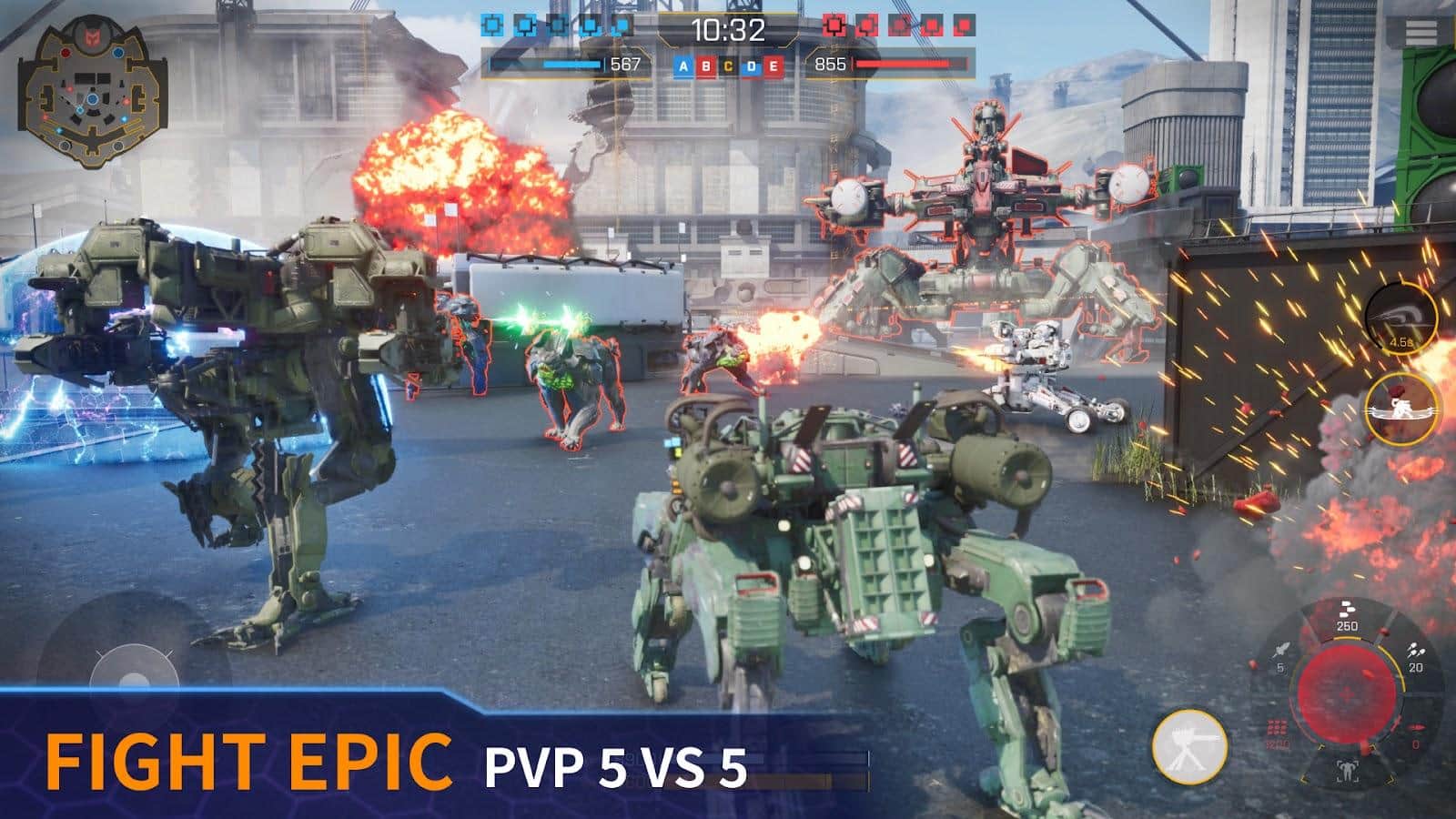Tap the robot silhouette icon below the fire button
1456x819 pixels.
point(1347,770)
